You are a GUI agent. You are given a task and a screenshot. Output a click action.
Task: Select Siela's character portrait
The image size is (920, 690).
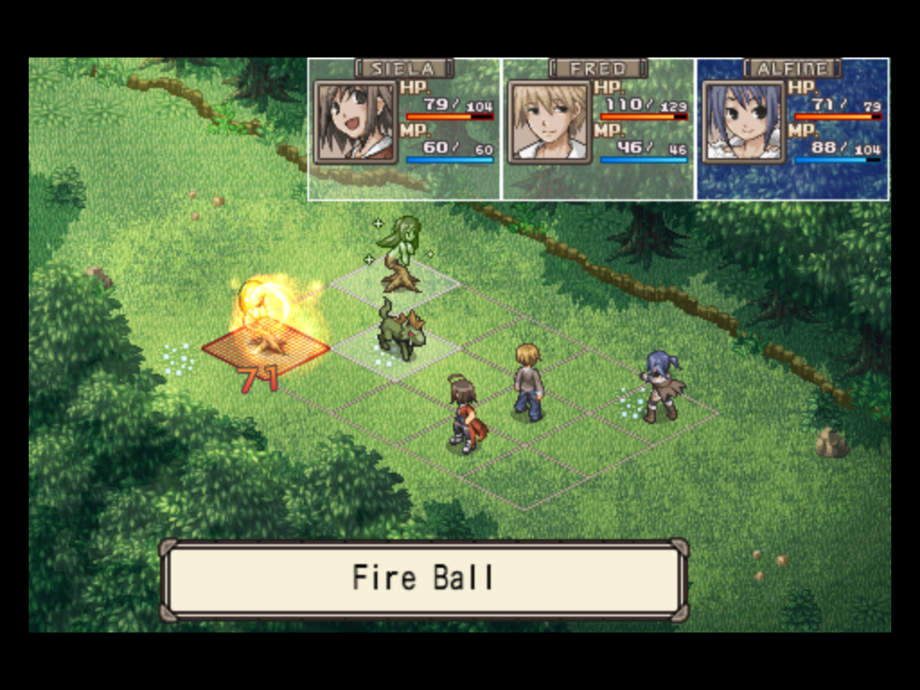(x=356, y=122)
